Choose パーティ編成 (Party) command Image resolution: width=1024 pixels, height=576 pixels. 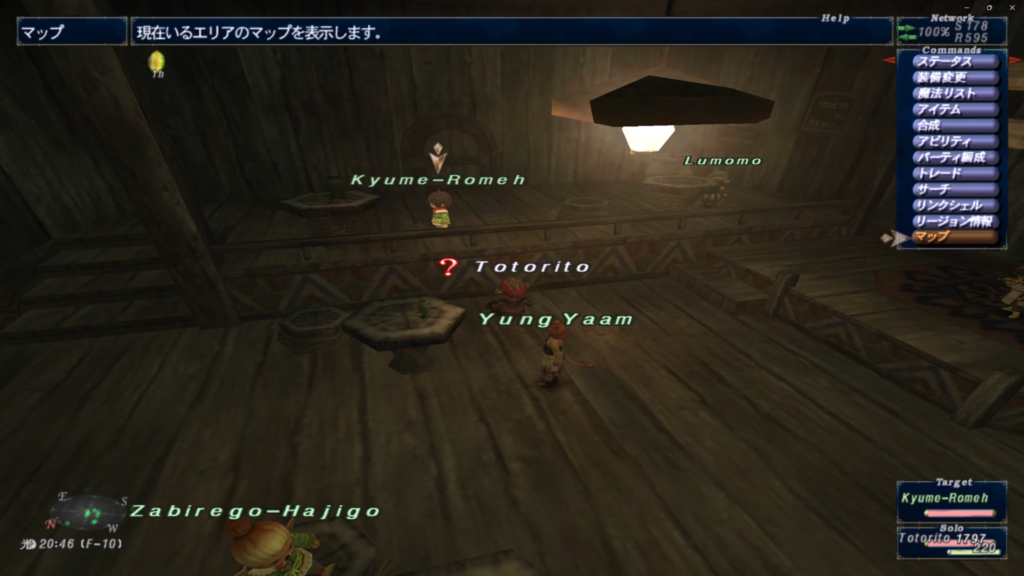coord(955,158)
